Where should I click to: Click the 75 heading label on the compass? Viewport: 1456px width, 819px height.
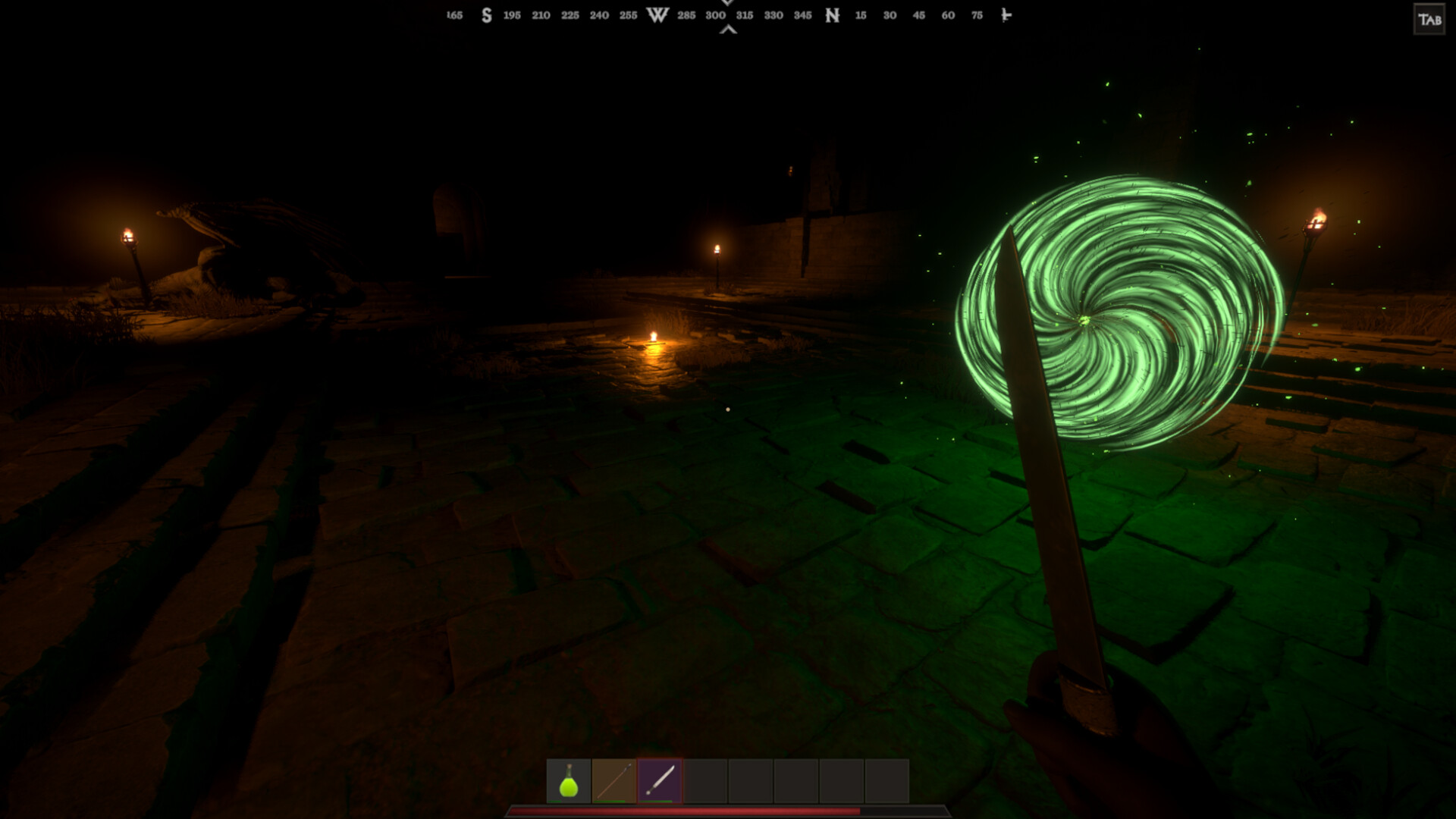[x=977, y=14]
